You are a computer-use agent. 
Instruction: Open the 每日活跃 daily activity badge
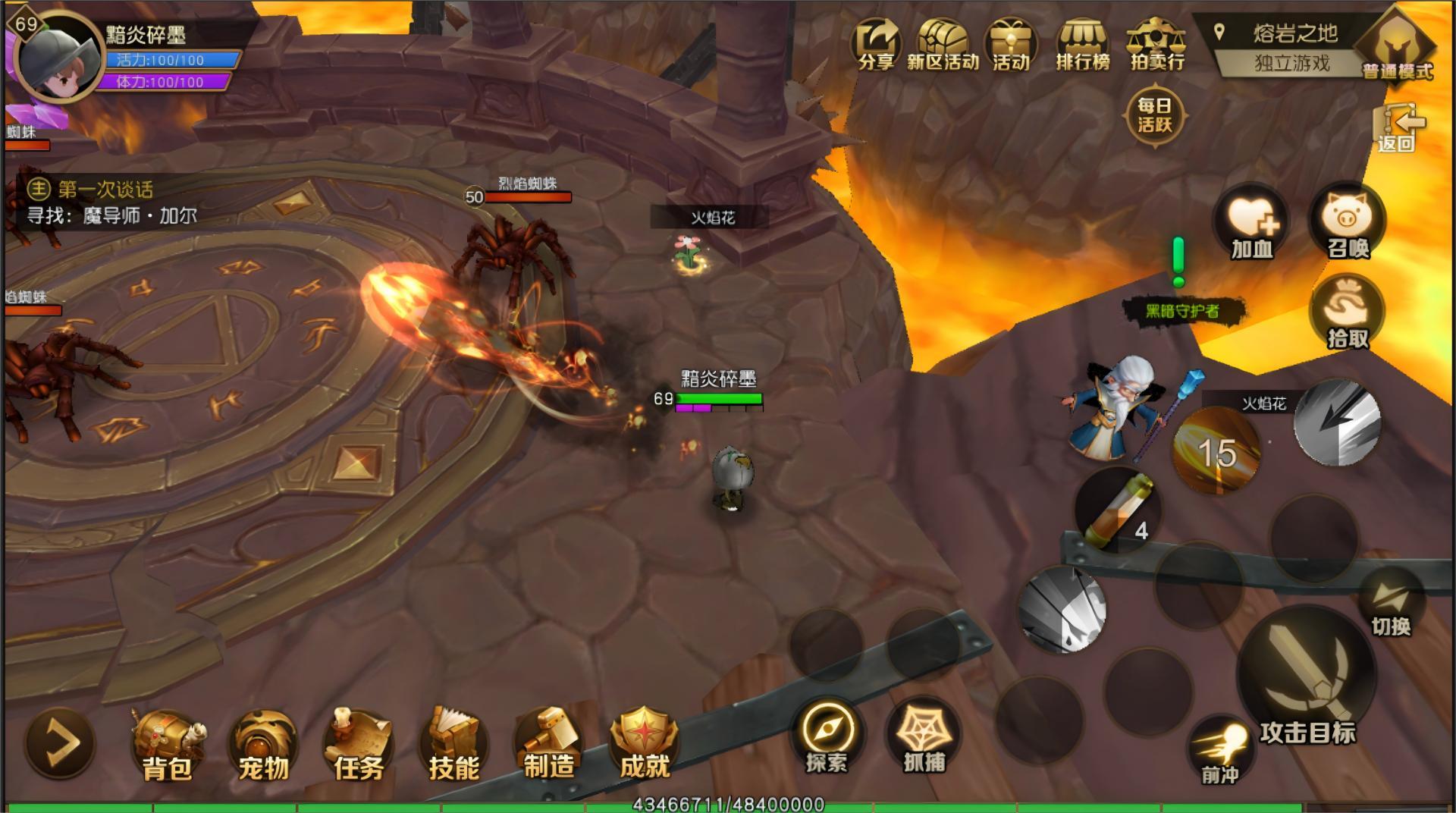tap(1154, 115)
